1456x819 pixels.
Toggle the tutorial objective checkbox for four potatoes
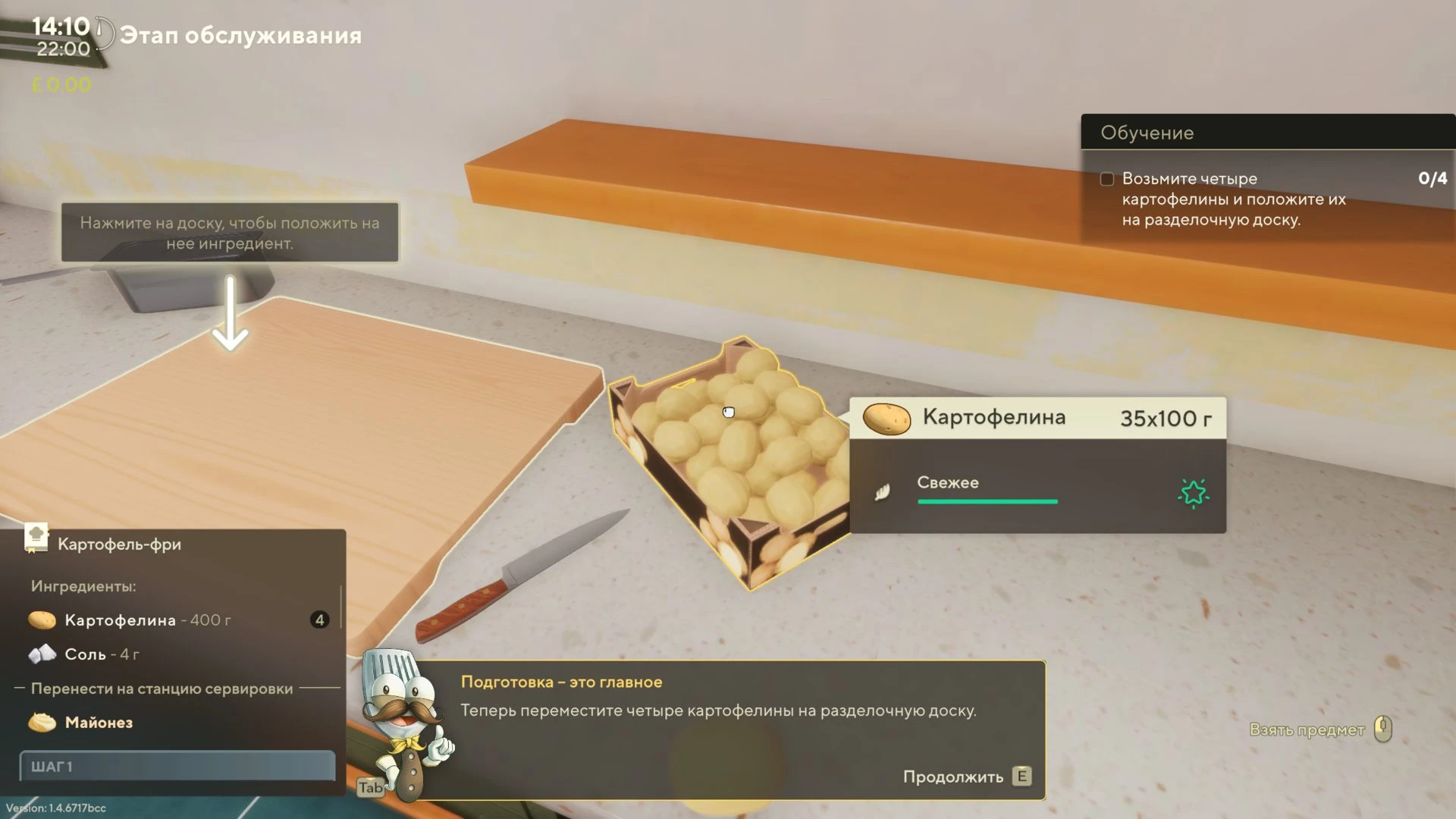click(x=1107, y=179)
